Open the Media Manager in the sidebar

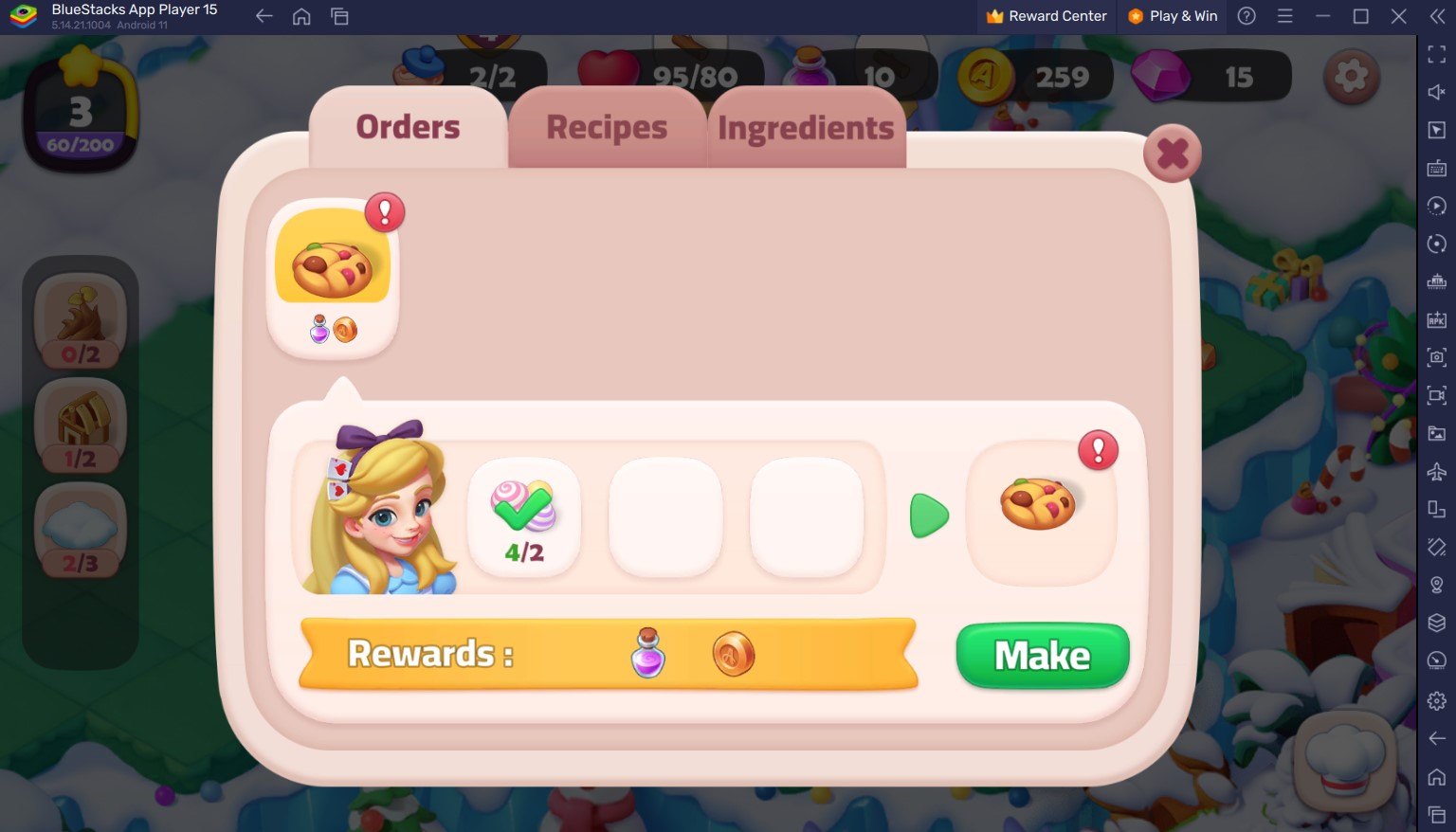(1436, 433)
